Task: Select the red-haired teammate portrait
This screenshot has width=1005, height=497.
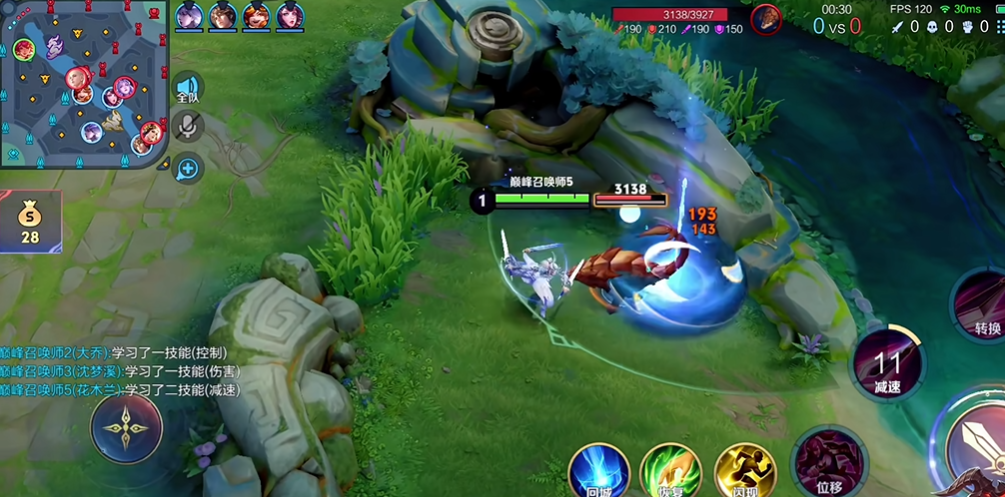Action: (255, 16)
